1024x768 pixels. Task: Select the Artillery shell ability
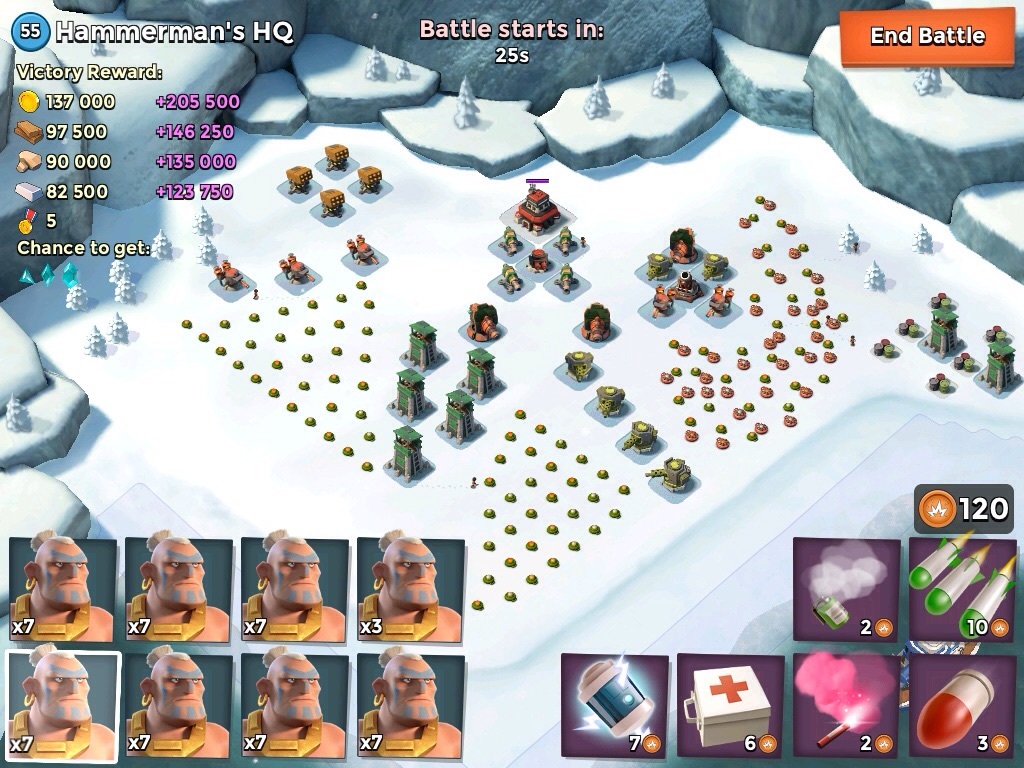point(961,706)
